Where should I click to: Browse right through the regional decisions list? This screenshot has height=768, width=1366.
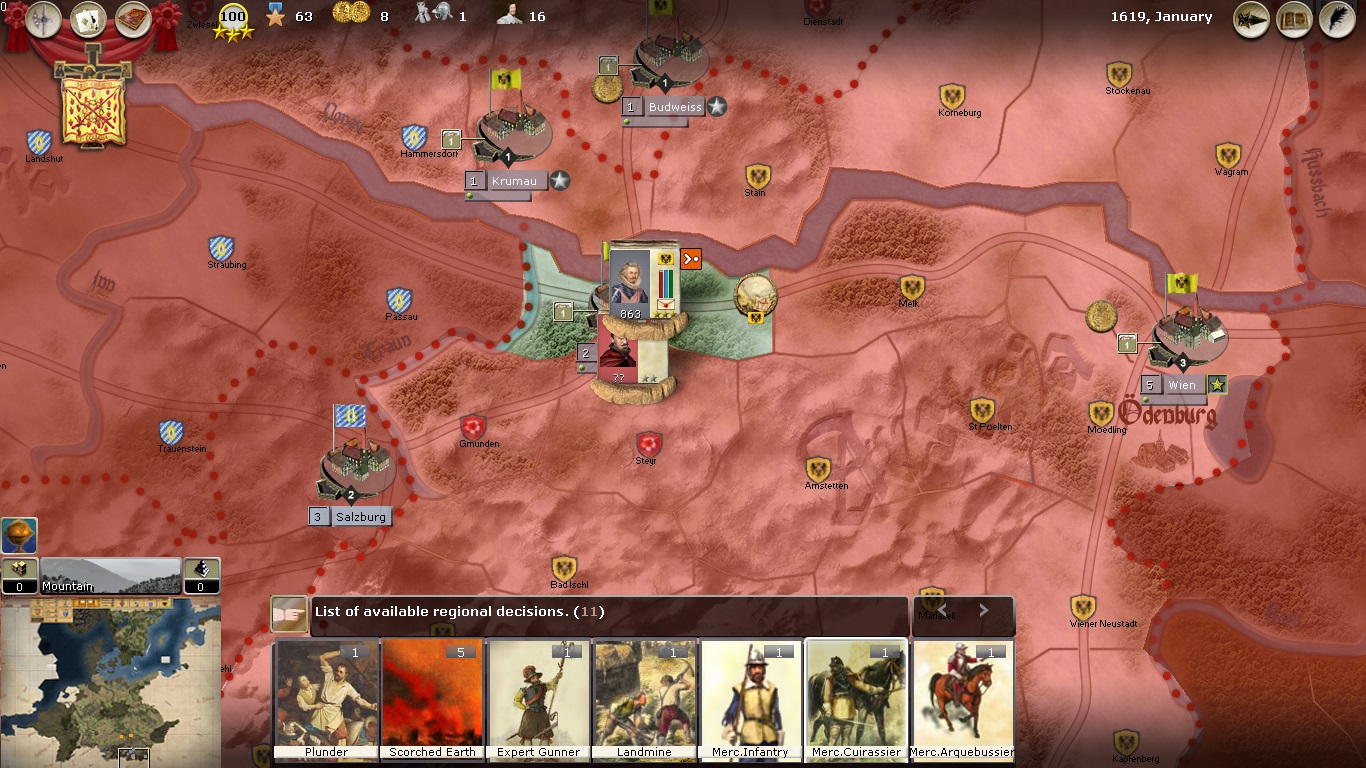pos(982,609)
